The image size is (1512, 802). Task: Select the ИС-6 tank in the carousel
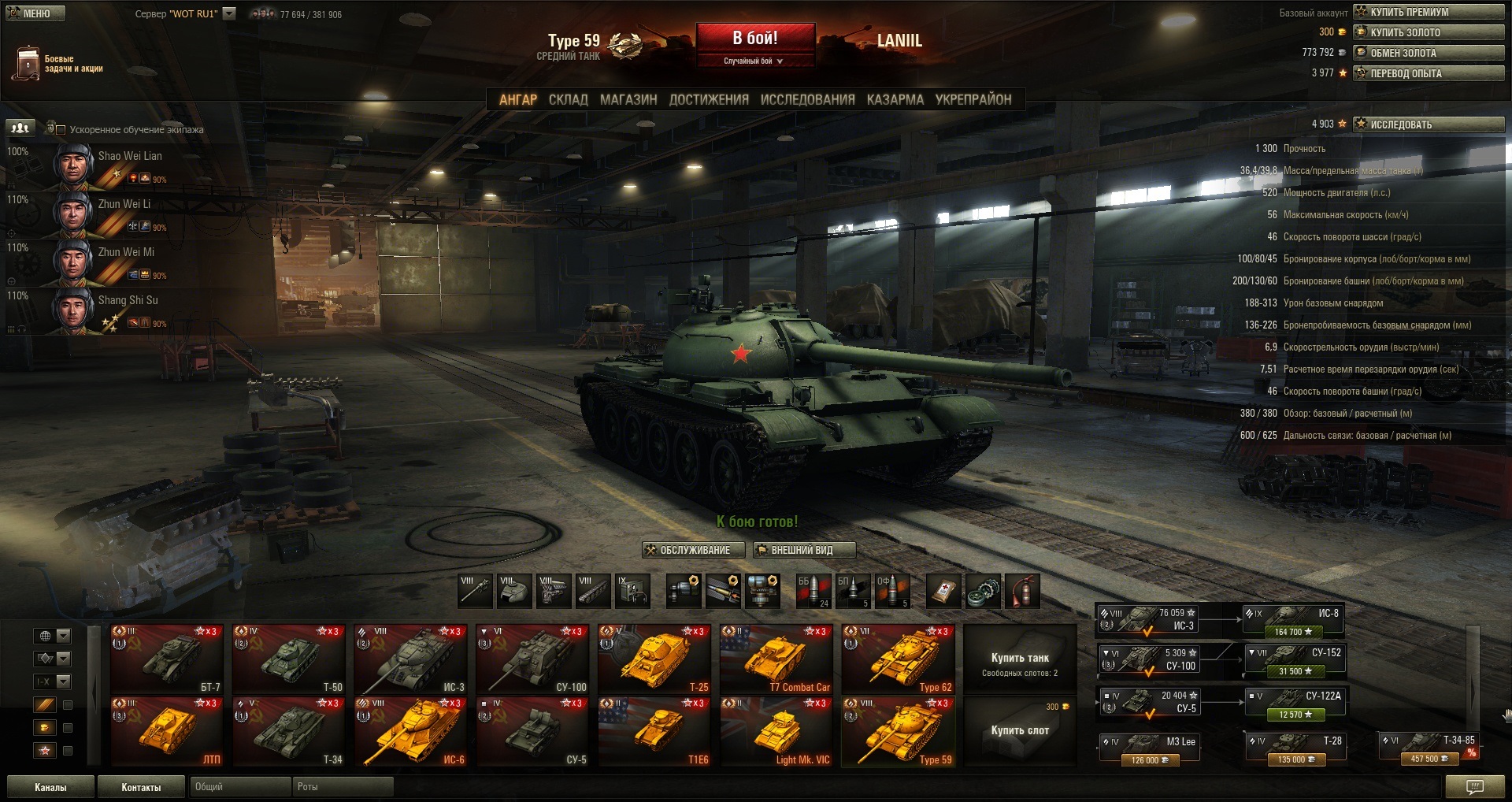click(410, 732)
